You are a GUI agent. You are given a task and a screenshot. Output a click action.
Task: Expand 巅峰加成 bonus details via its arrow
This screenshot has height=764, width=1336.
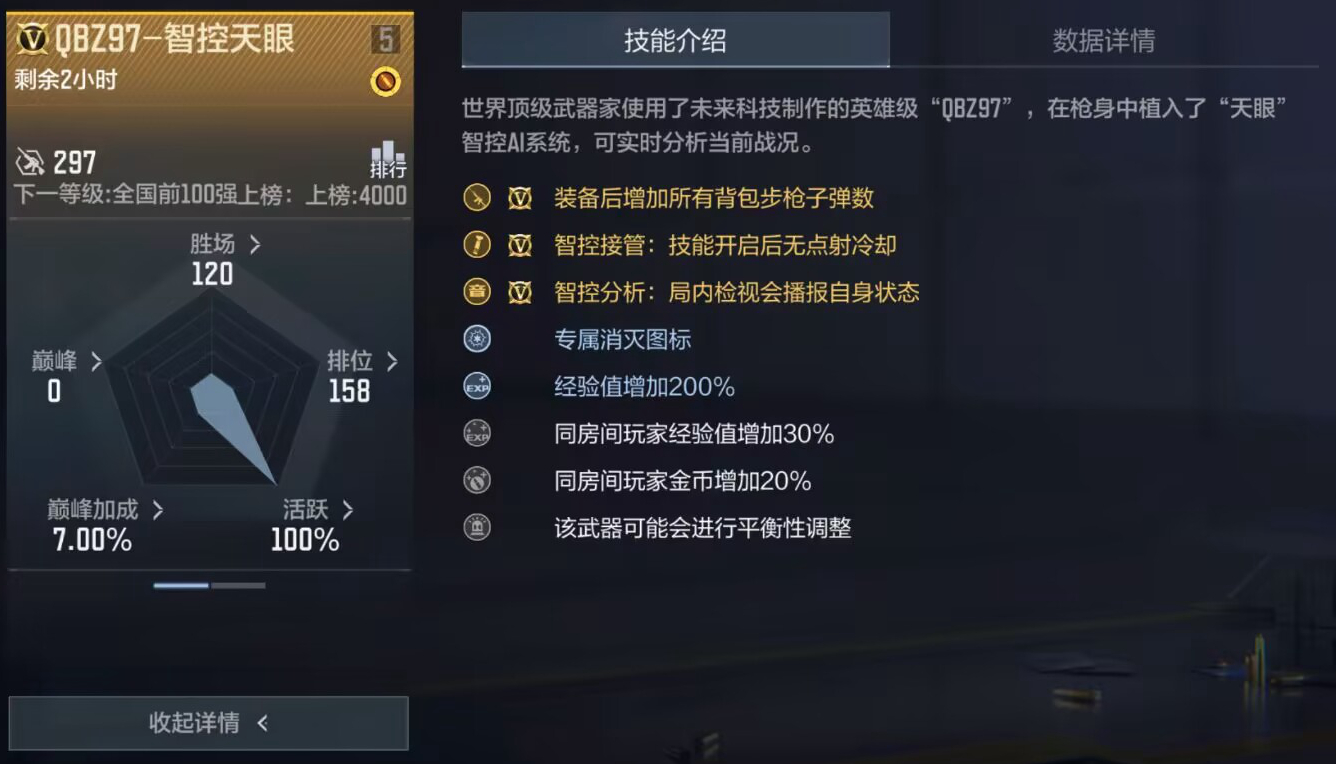pos(158,509)
